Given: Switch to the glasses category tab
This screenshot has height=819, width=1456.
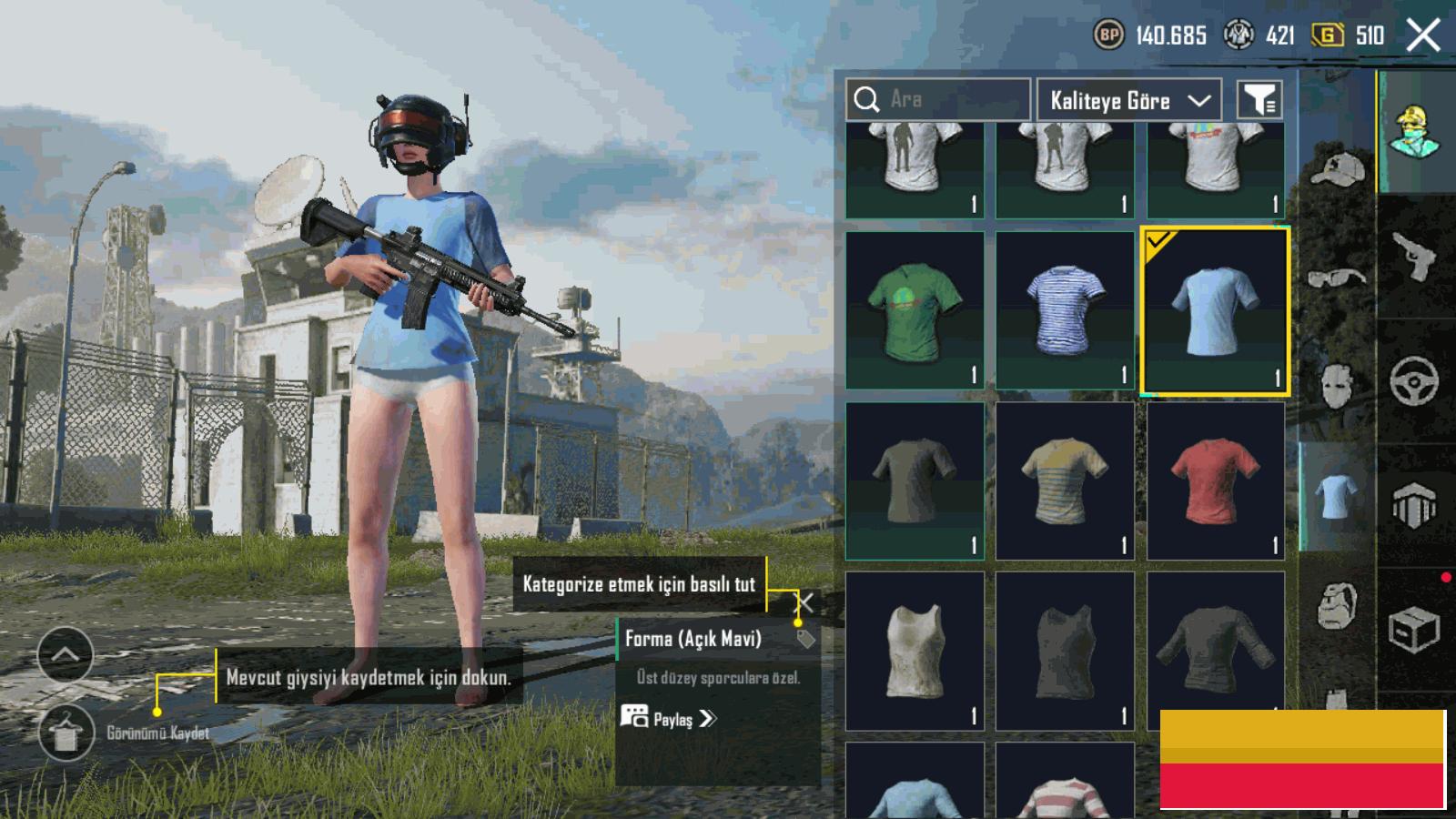Looking at the screenshot, I should tap(1337, 277).
